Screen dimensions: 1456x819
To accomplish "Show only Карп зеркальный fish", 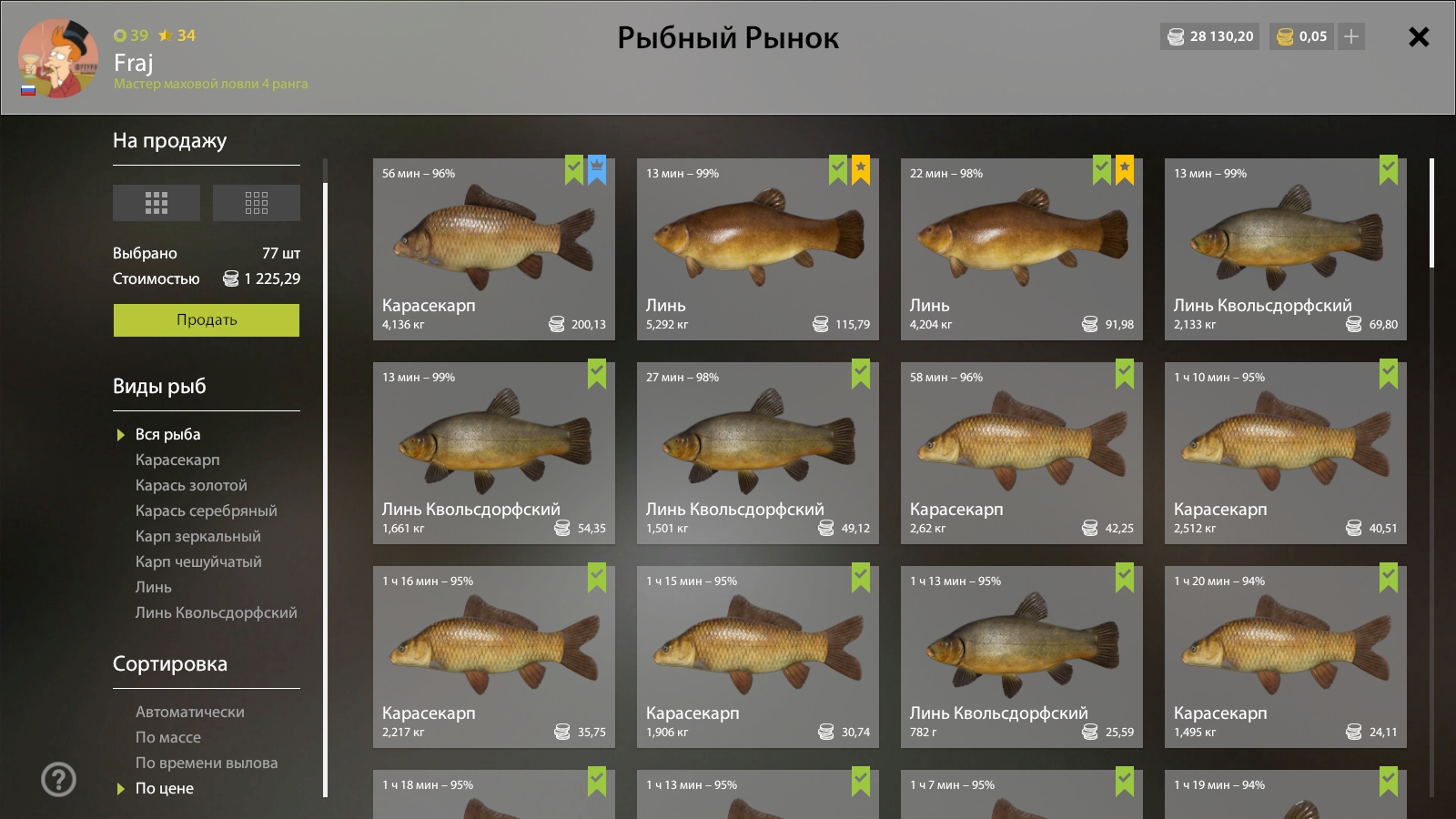I will (x=197, y=537).
